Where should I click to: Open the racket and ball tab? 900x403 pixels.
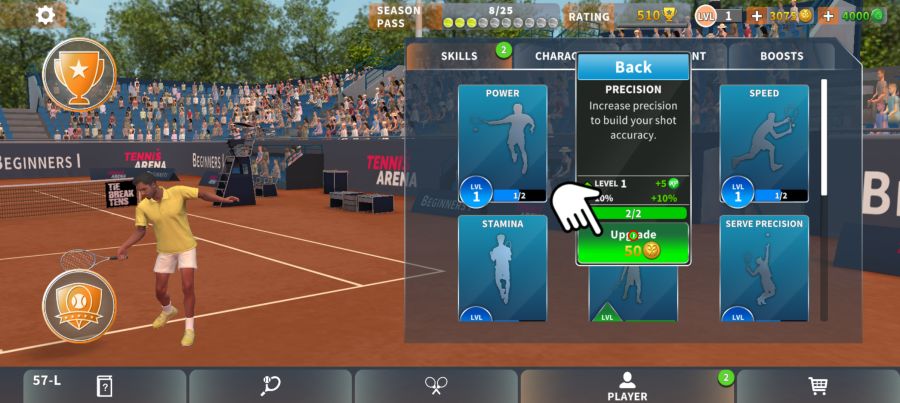click(270, 386)
